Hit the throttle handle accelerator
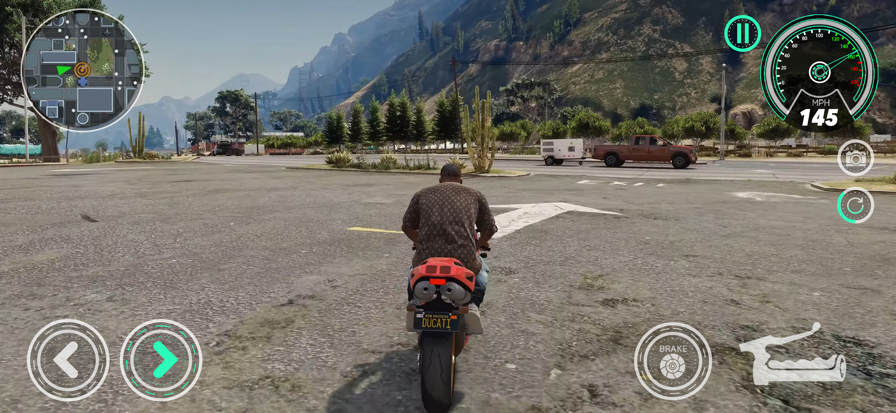Screen dimensions: 896x413 792,356
